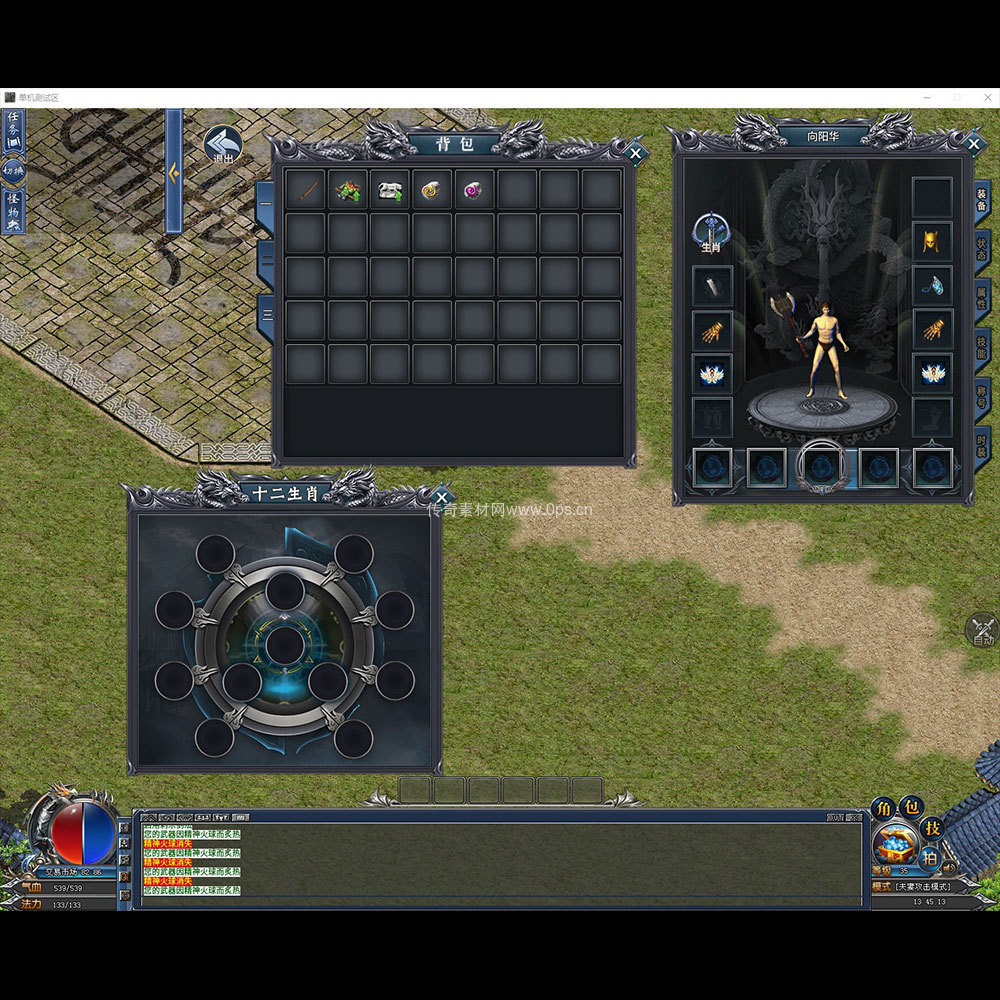Open the 属性 attributes tab
1000x1000 pixels.
[x=982, y=298]
